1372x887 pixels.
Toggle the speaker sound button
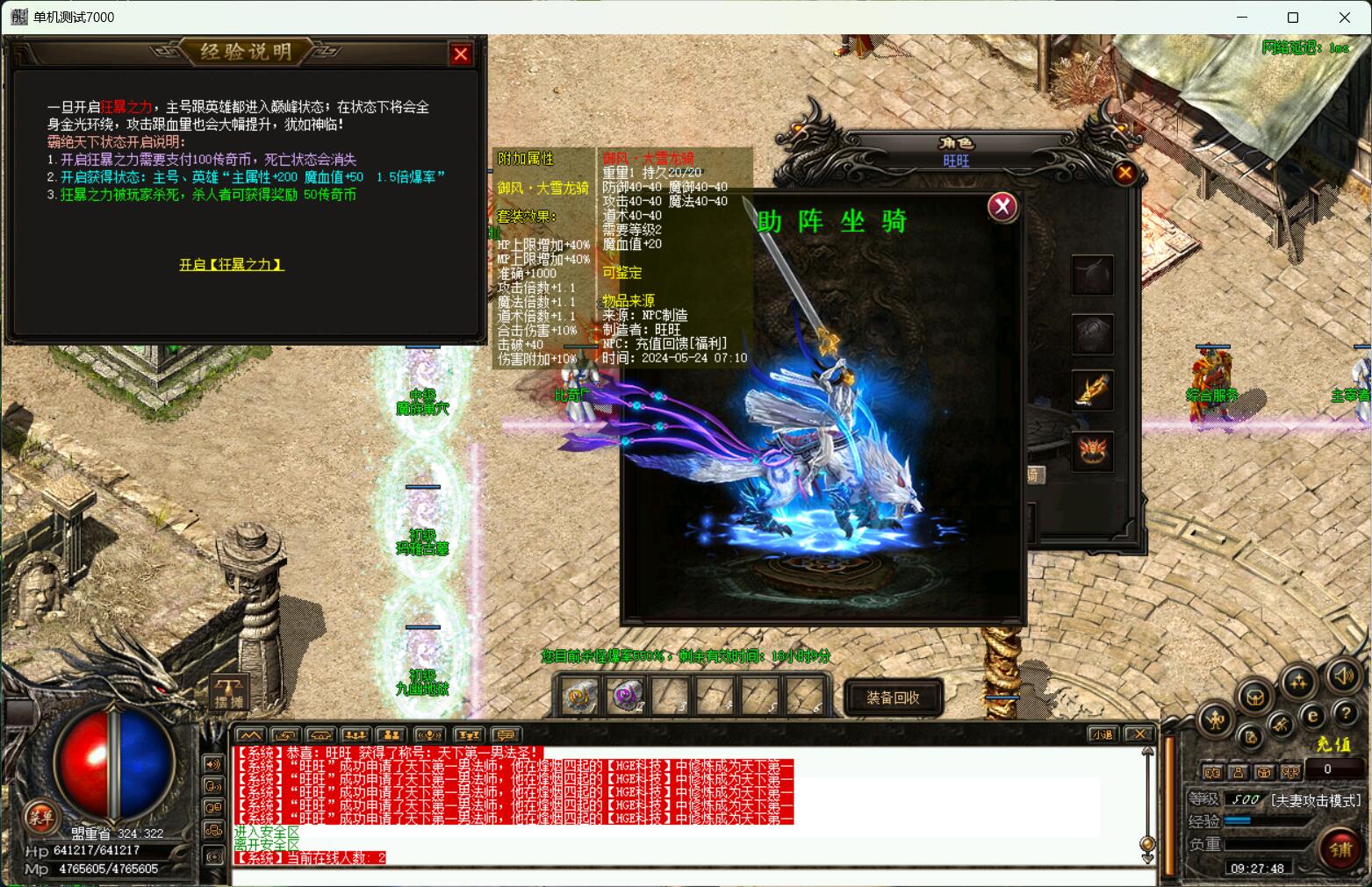click(x=1342, y=676)
